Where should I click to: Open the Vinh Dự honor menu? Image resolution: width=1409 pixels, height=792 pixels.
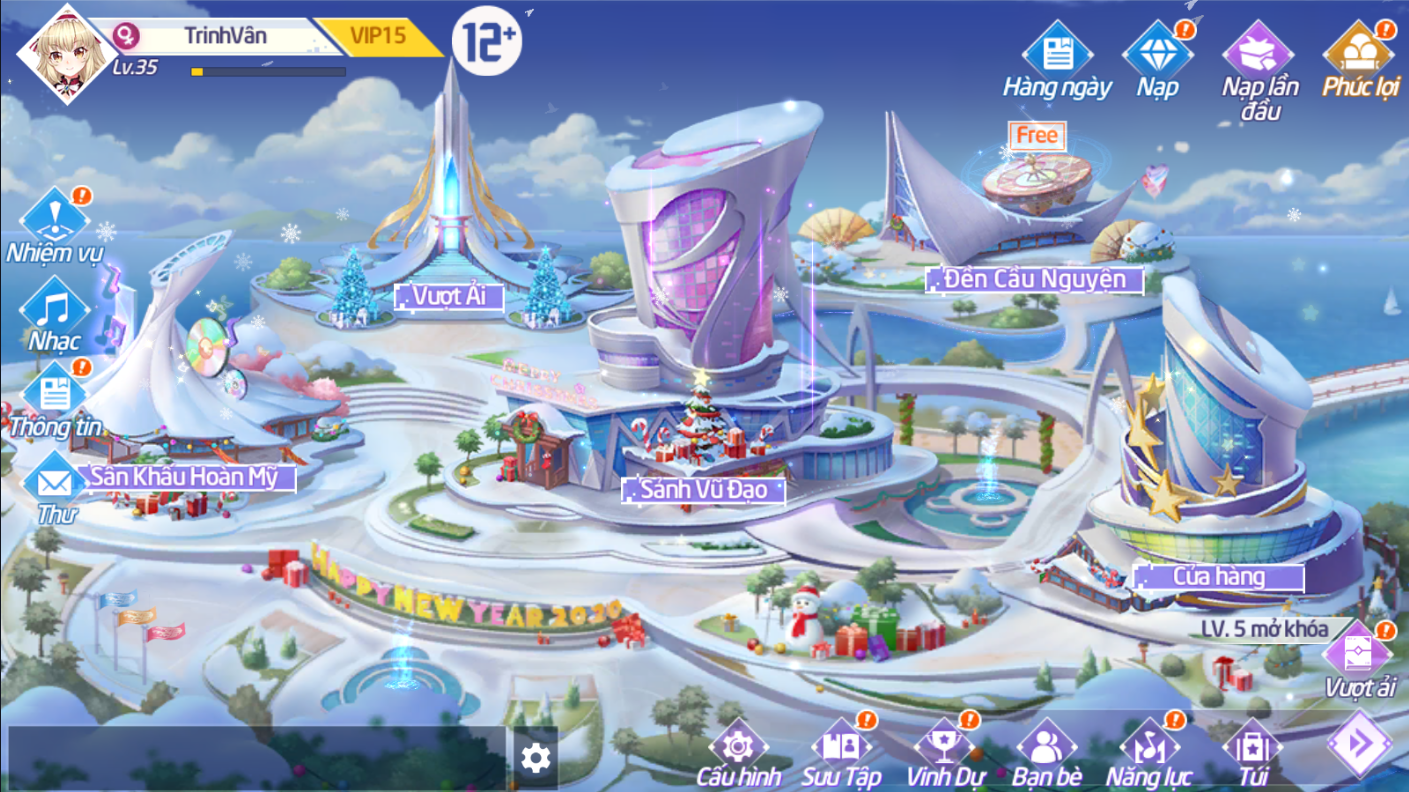(944, 750)
